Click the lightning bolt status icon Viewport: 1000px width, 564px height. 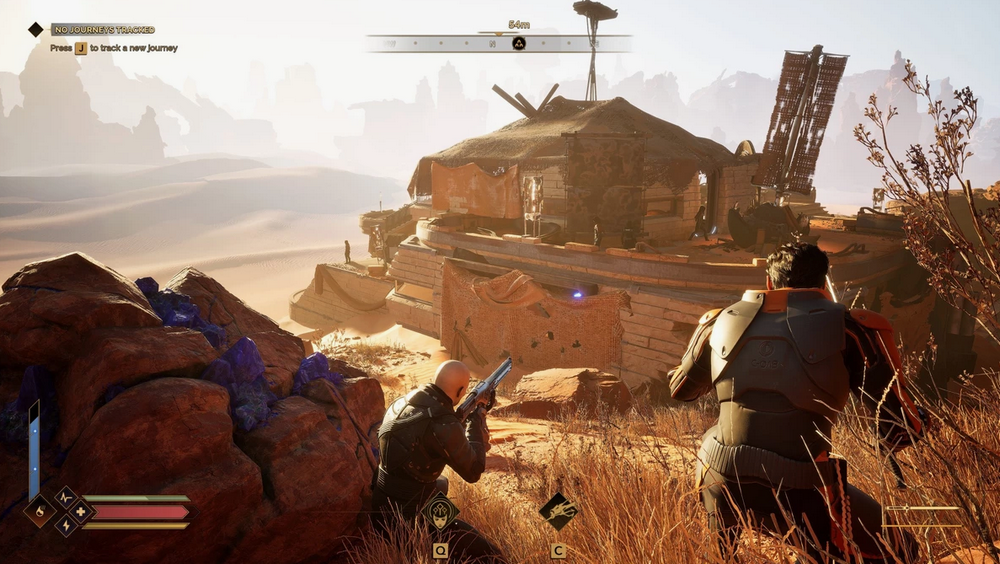[x=66, y=525]
